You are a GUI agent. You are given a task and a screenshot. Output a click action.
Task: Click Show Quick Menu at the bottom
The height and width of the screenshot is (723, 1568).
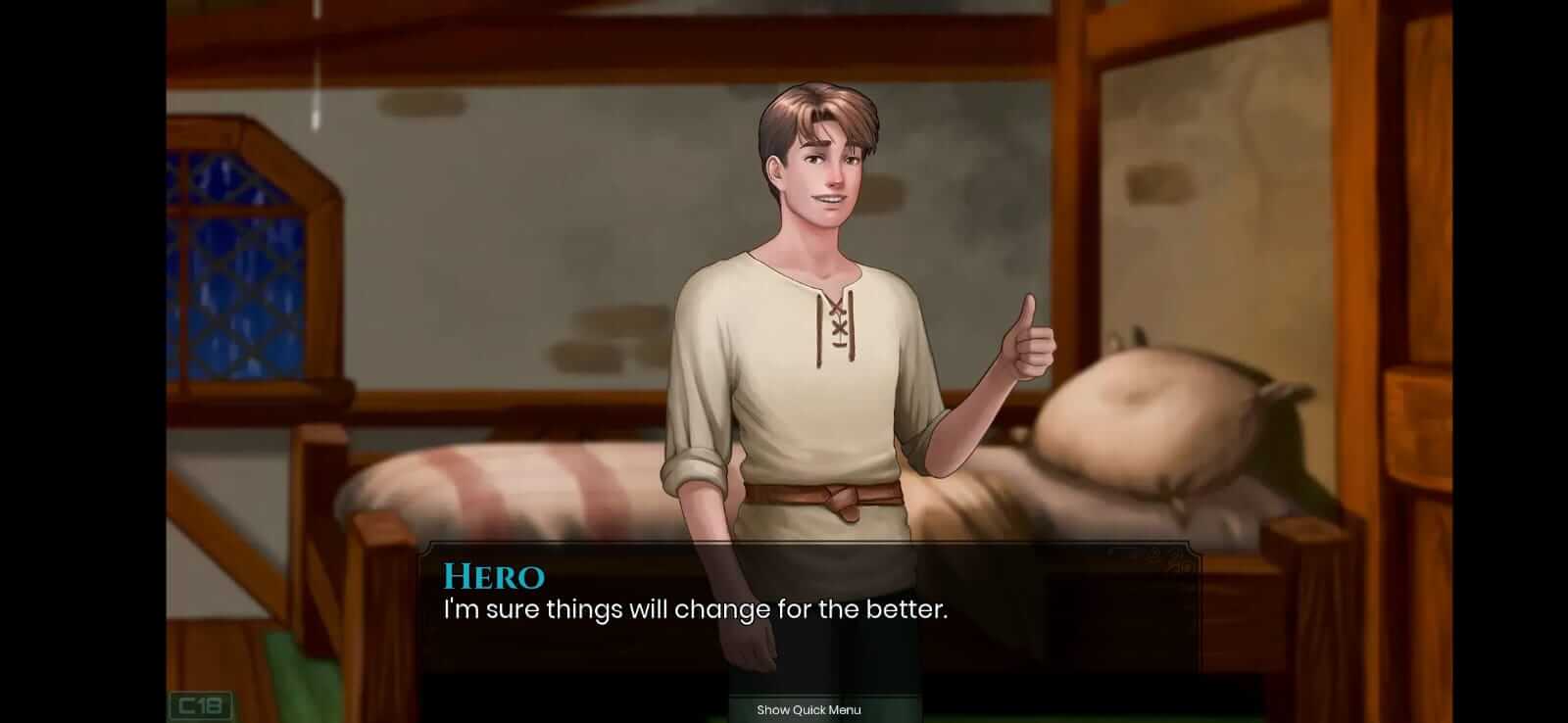coord(809,710)
